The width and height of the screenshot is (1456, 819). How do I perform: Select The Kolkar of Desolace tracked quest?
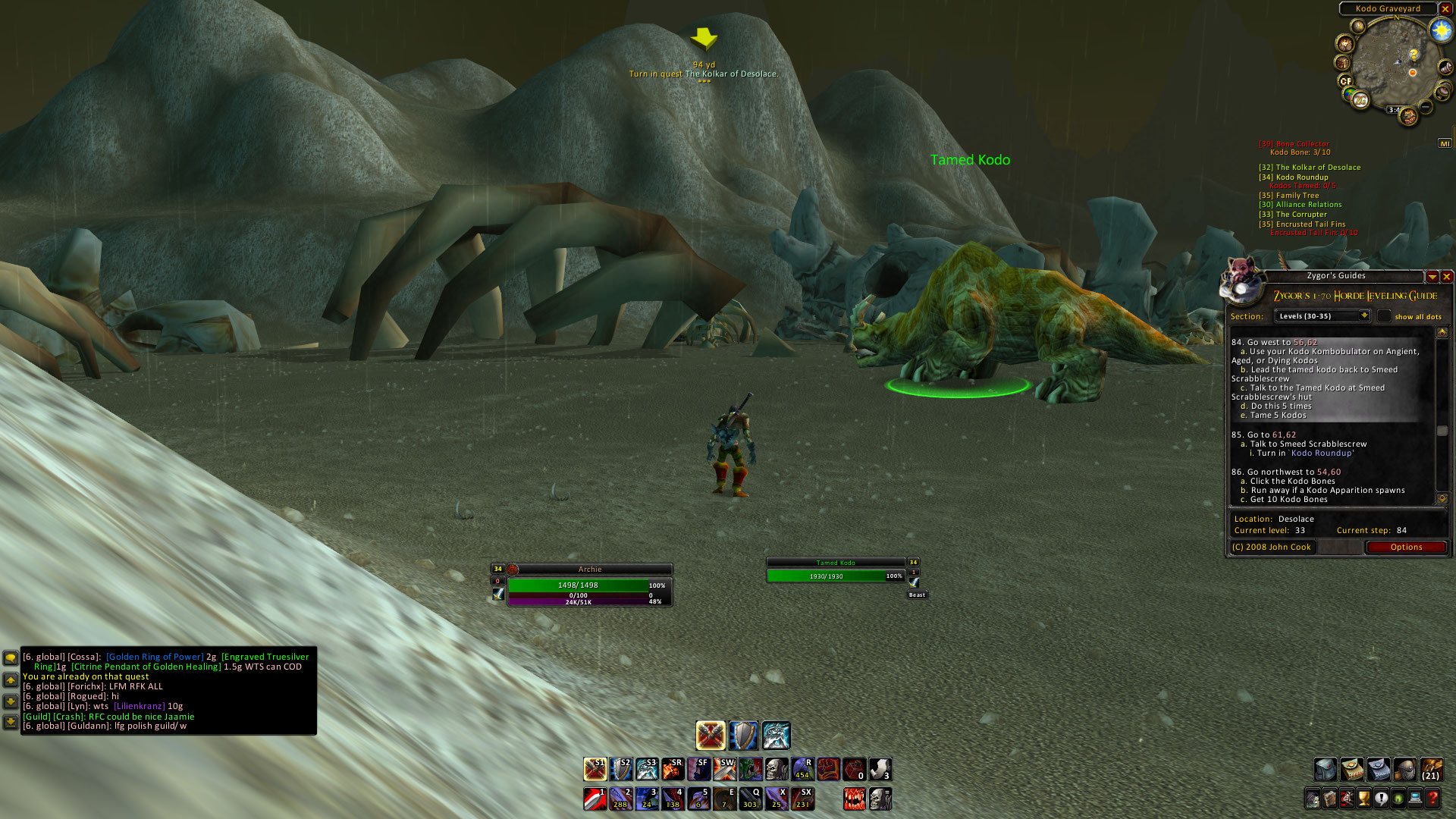coord(1317,168)
